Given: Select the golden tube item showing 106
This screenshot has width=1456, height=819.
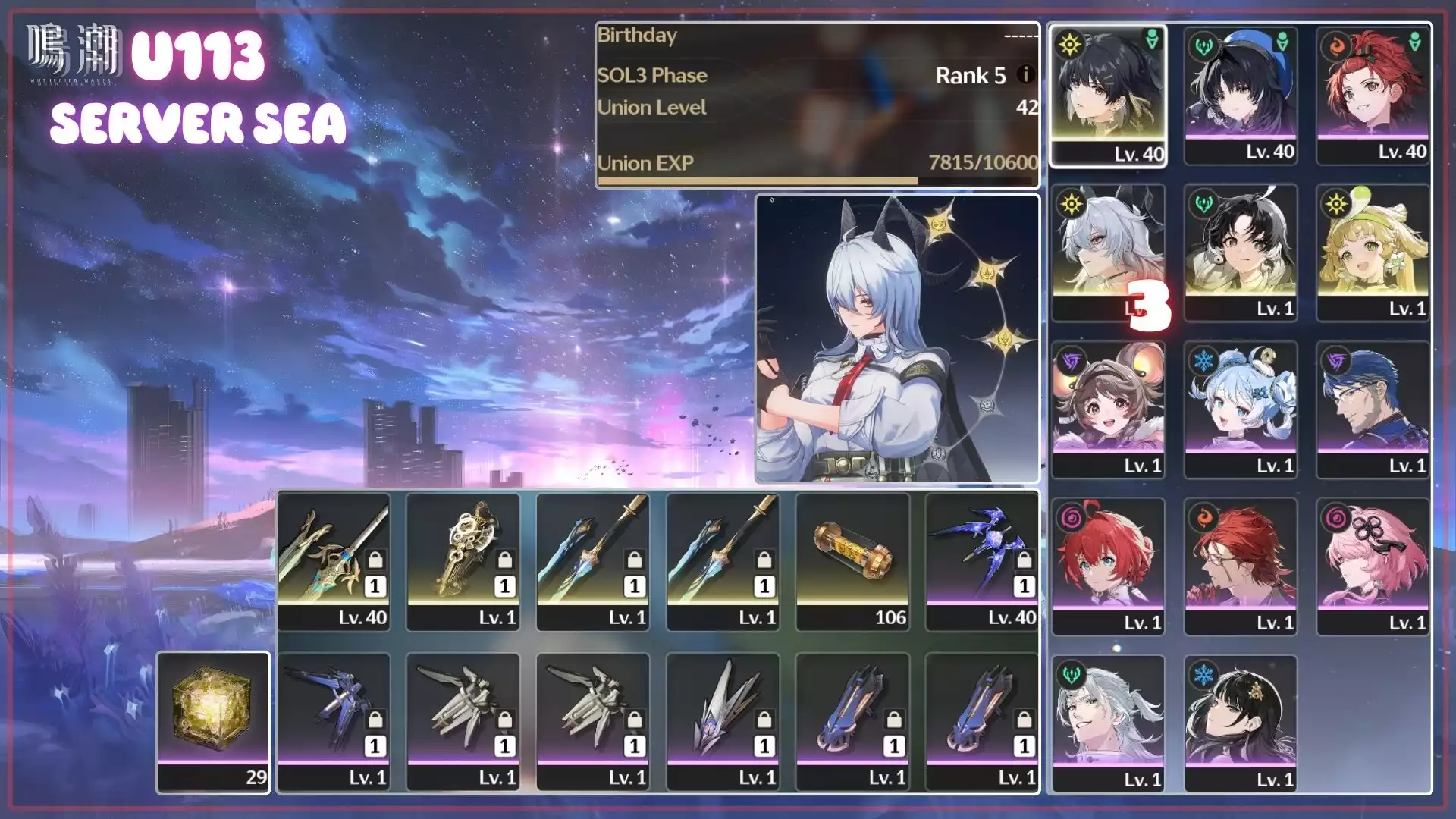Looking at the screenshot, I should (852, 561).
